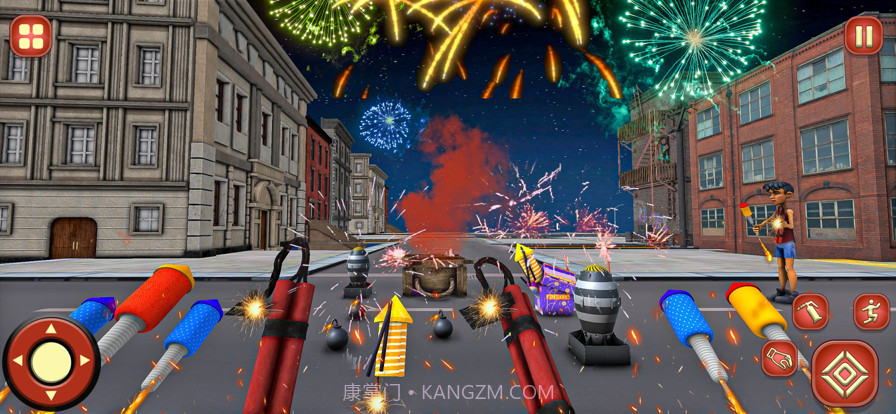This screenshot has height=414, width=896.
Task: Activate the lighter ignite button
Action: coord(810,312)
